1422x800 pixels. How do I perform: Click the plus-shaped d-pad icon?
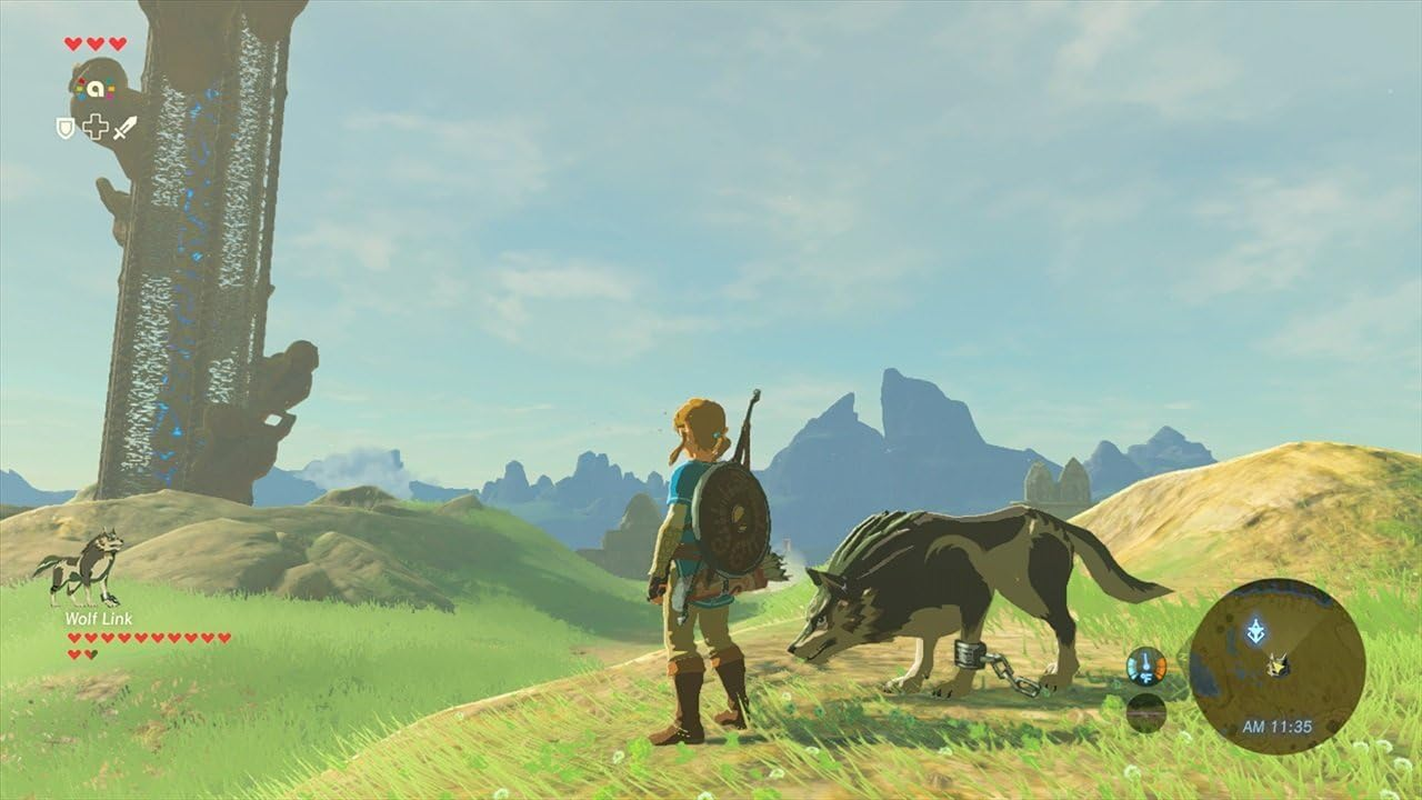point(95,126)
